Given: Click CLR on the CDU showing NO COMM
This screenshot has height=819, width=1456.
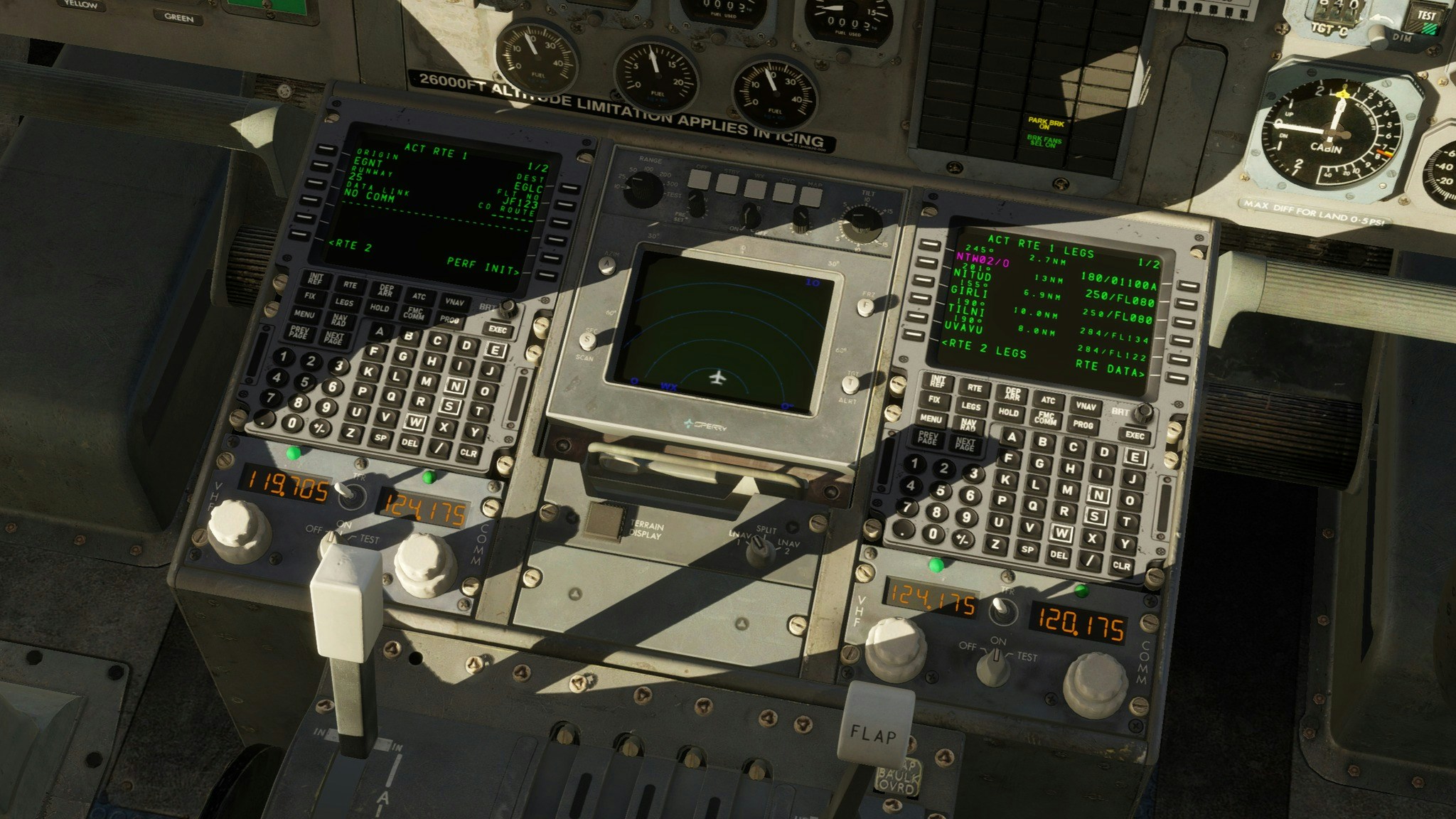Looking at the screenshot, I should (468, 452).
